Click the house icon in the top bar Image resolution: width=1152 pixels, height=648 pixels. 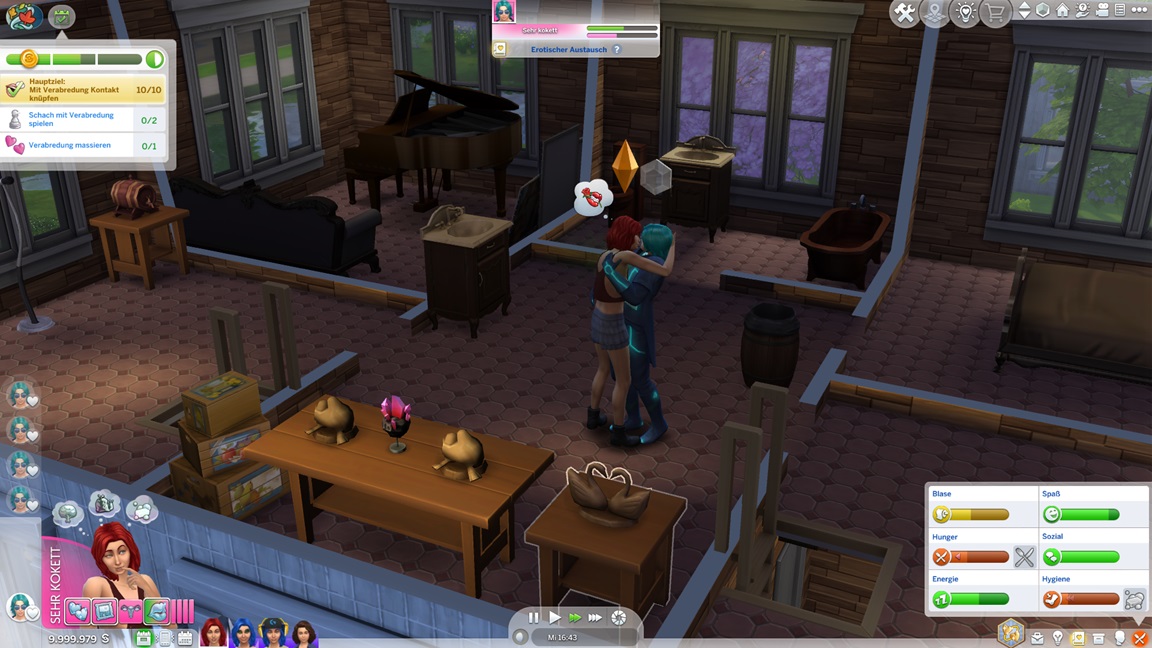(x=1062, y=10)
